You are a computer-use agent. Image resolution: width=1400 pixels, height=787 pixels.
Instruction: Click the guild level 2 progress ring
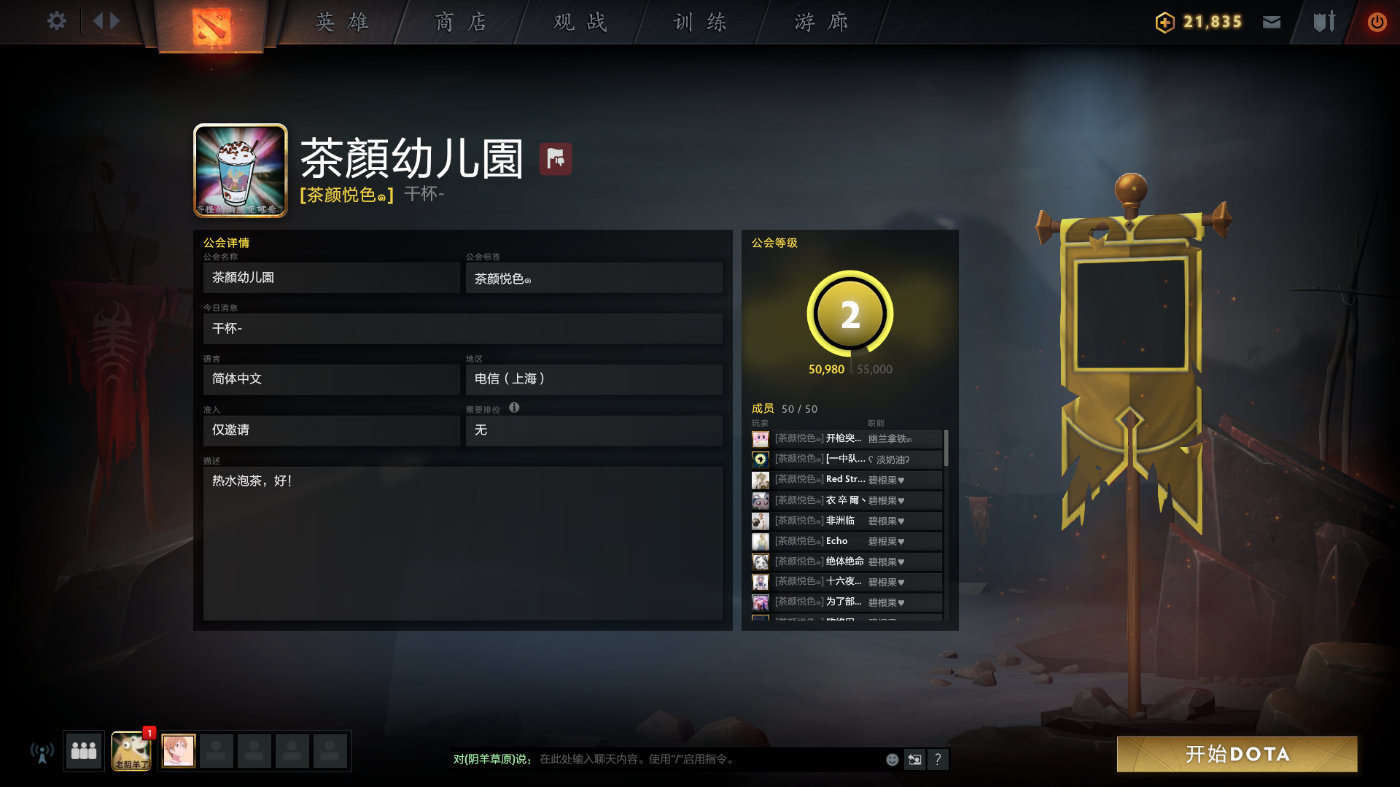click(848, 313)
